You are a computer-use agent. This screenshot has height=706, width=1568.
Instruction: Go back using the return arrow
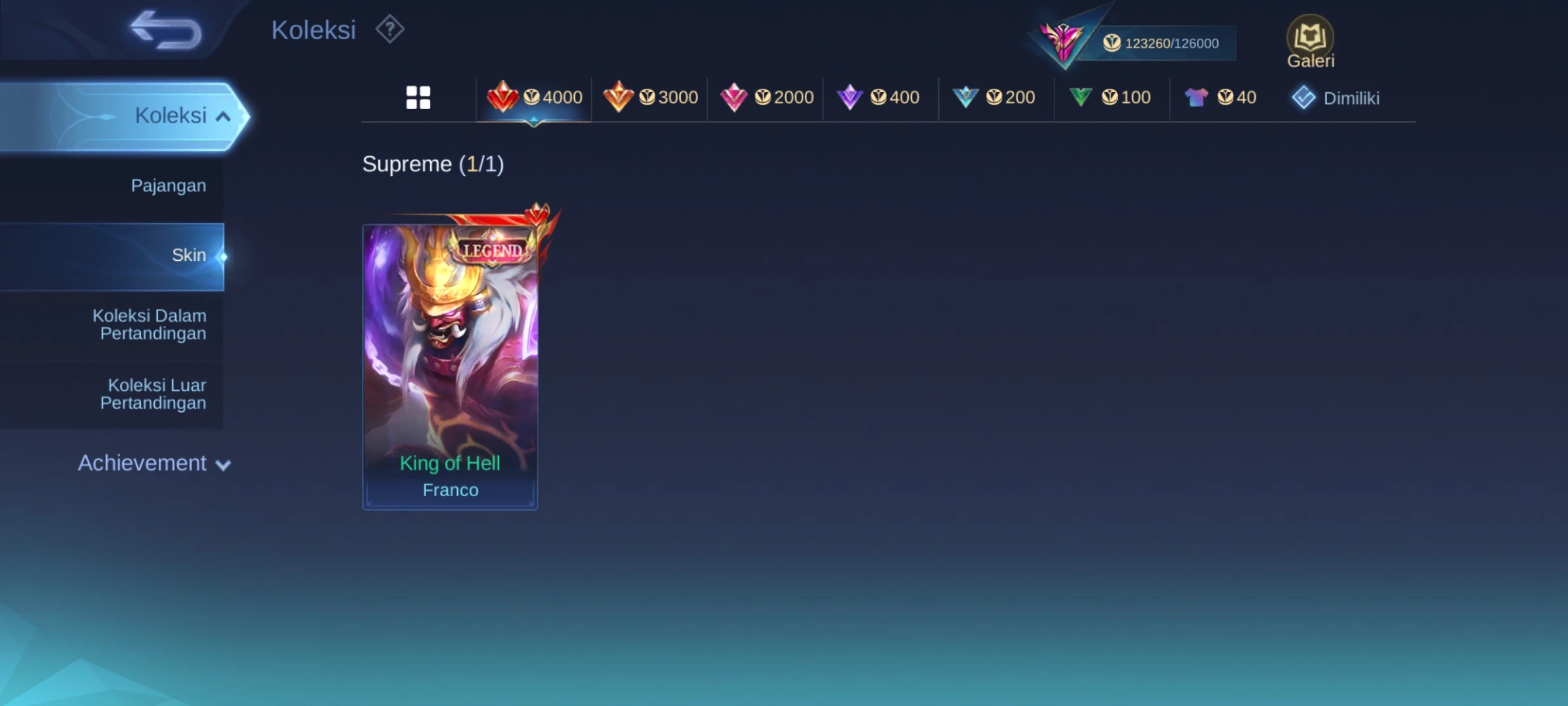(166, 30)
